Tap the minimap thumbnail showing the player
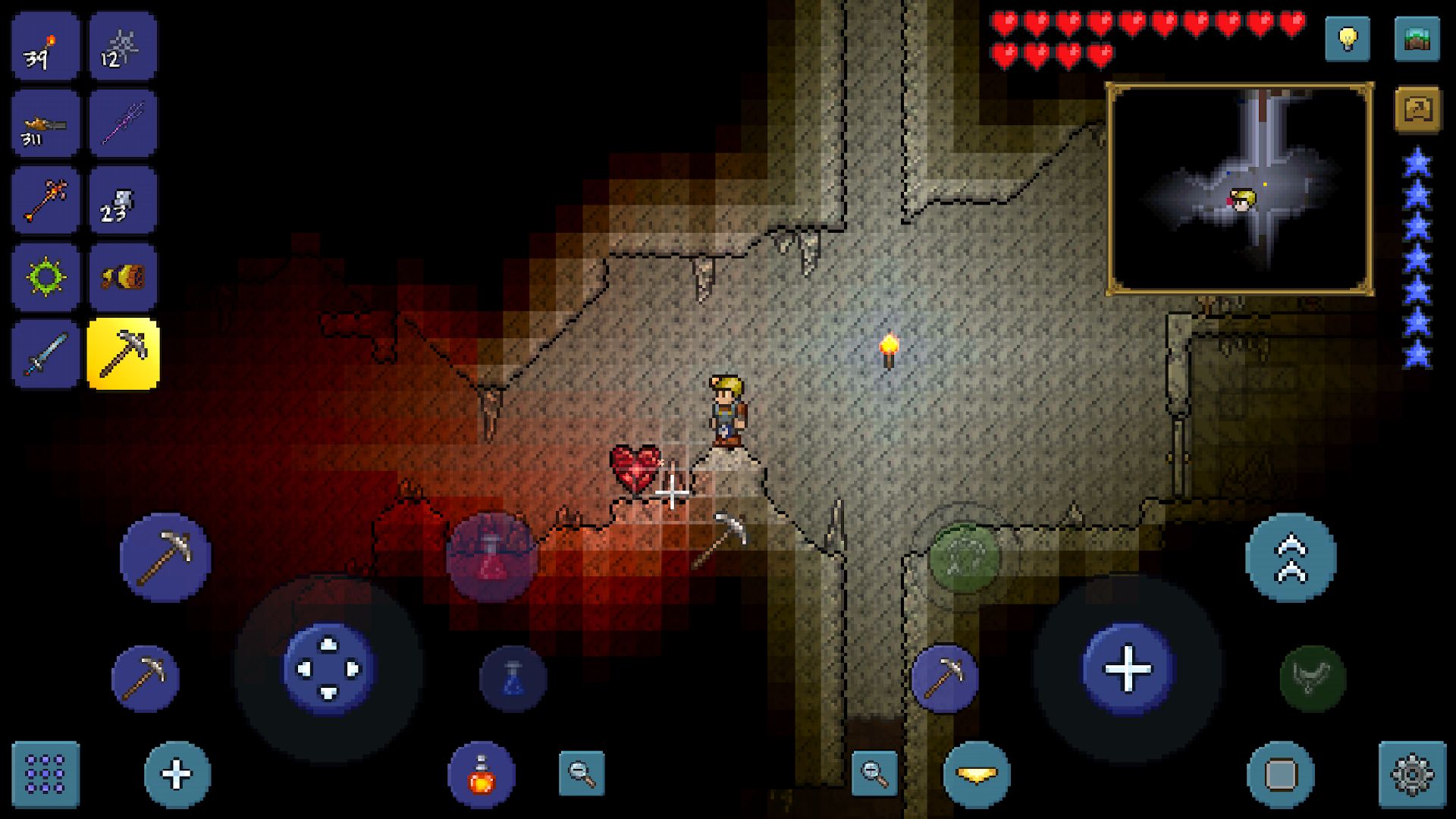This screenshot has height=819, width=1456. coord(1244,185)
